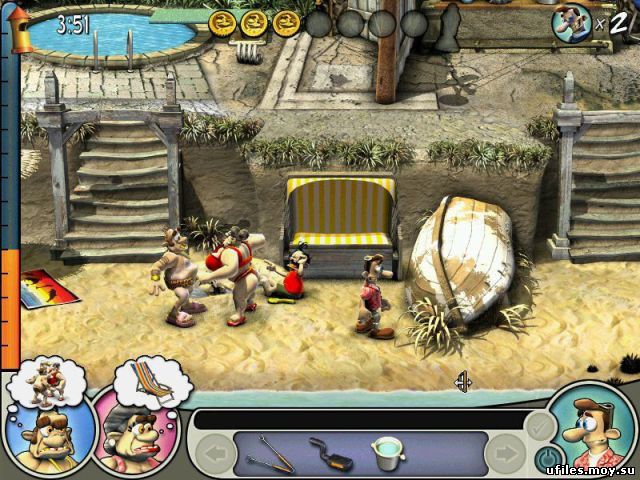Choose the water bucket from inventory
This screenshot has width=640, height=480.
[385, 451]
